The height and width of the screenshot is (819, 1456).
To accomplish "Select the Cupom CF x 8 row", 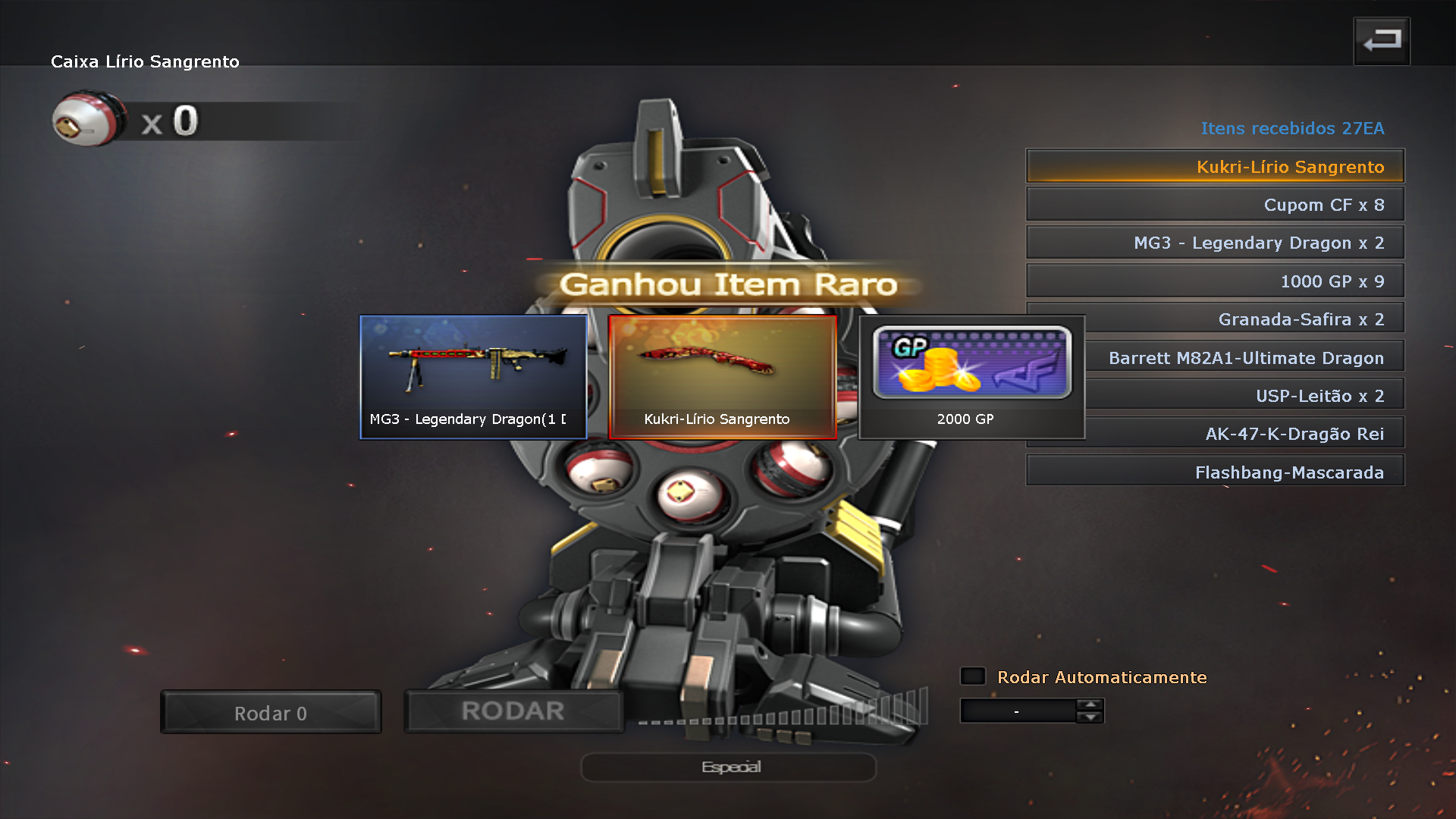I will tap(1215, 205).
